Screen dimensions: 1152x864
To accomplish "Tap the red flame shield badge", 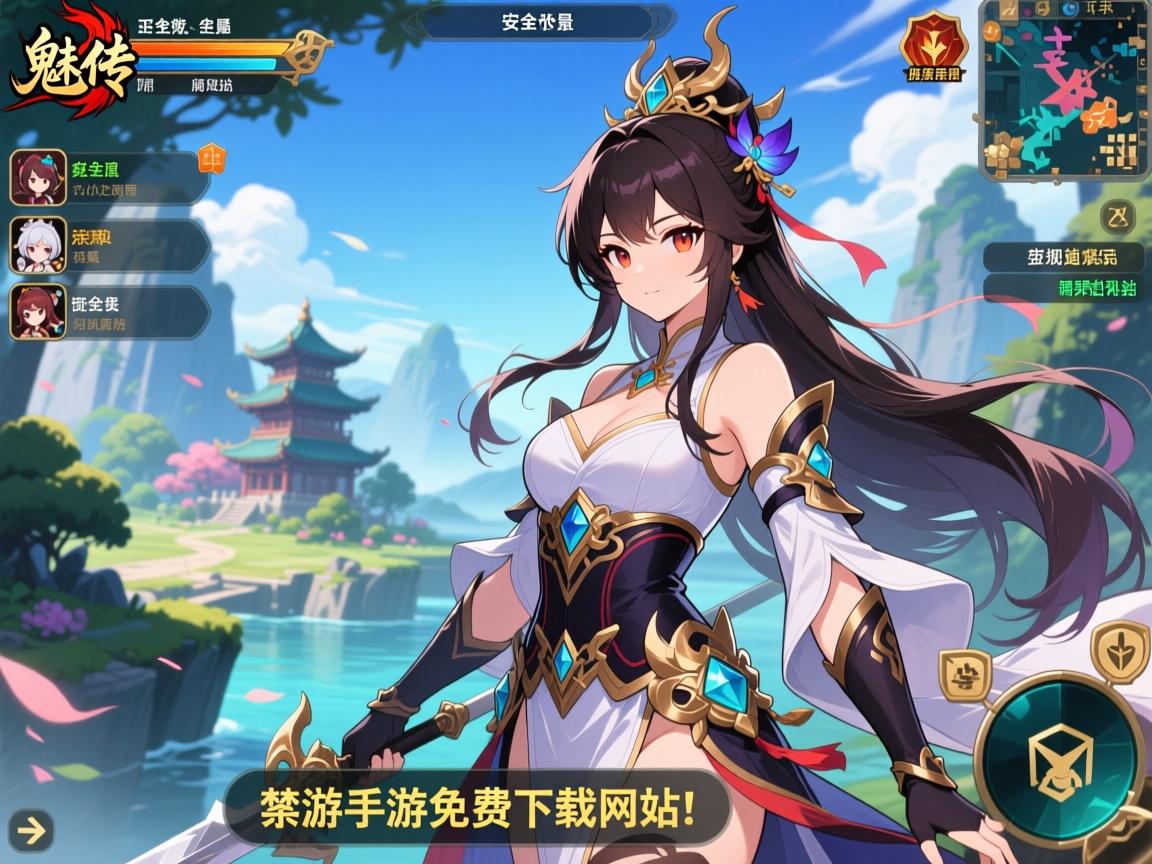I will pyautogui.click(x=932, y=47).
